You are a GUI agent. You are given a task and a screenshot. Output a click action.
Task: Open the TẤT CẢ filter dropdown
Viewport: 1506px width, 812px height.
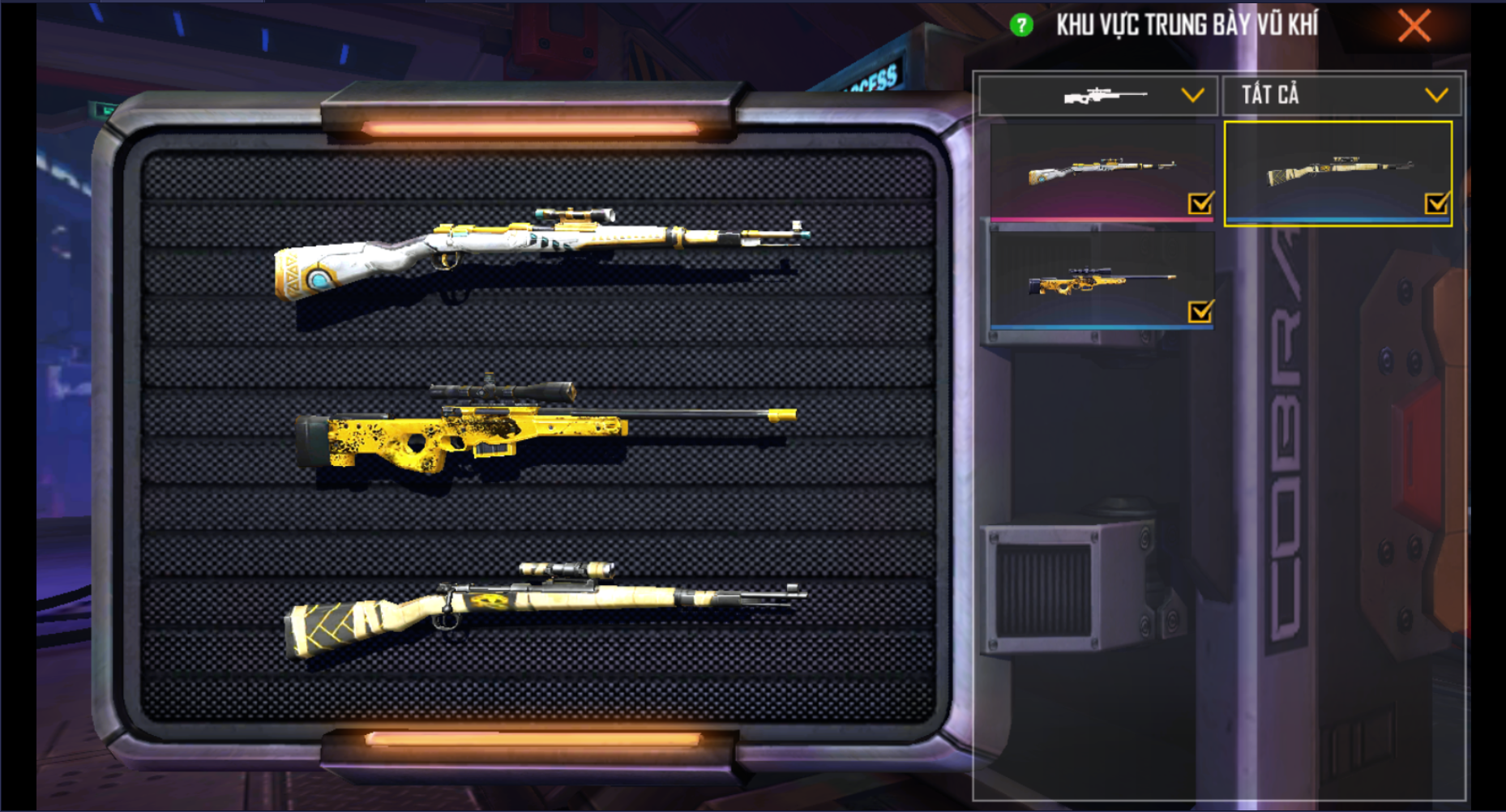pos(1342,96)
